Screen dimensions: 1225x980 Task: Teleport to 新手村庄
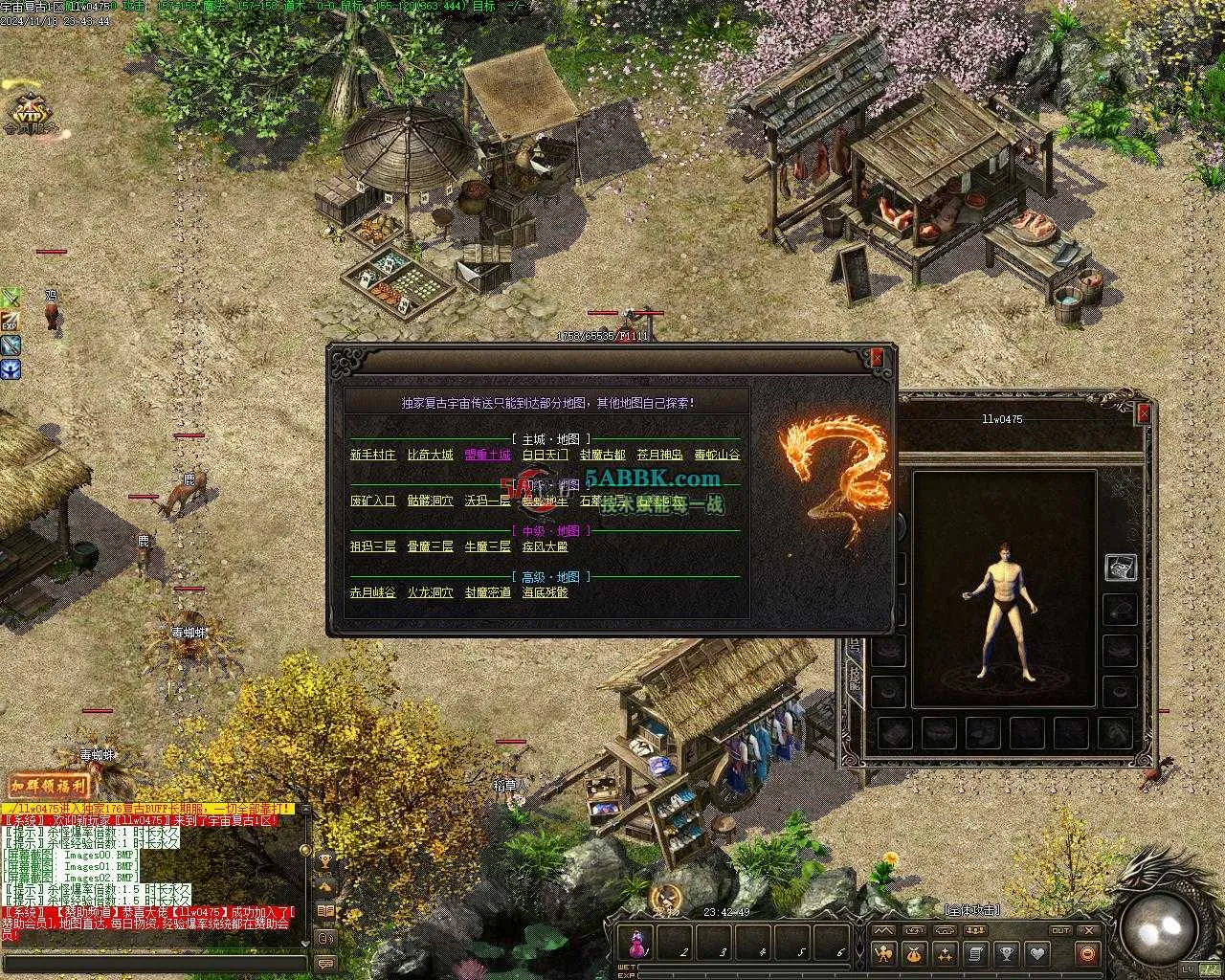click(372, 455)
